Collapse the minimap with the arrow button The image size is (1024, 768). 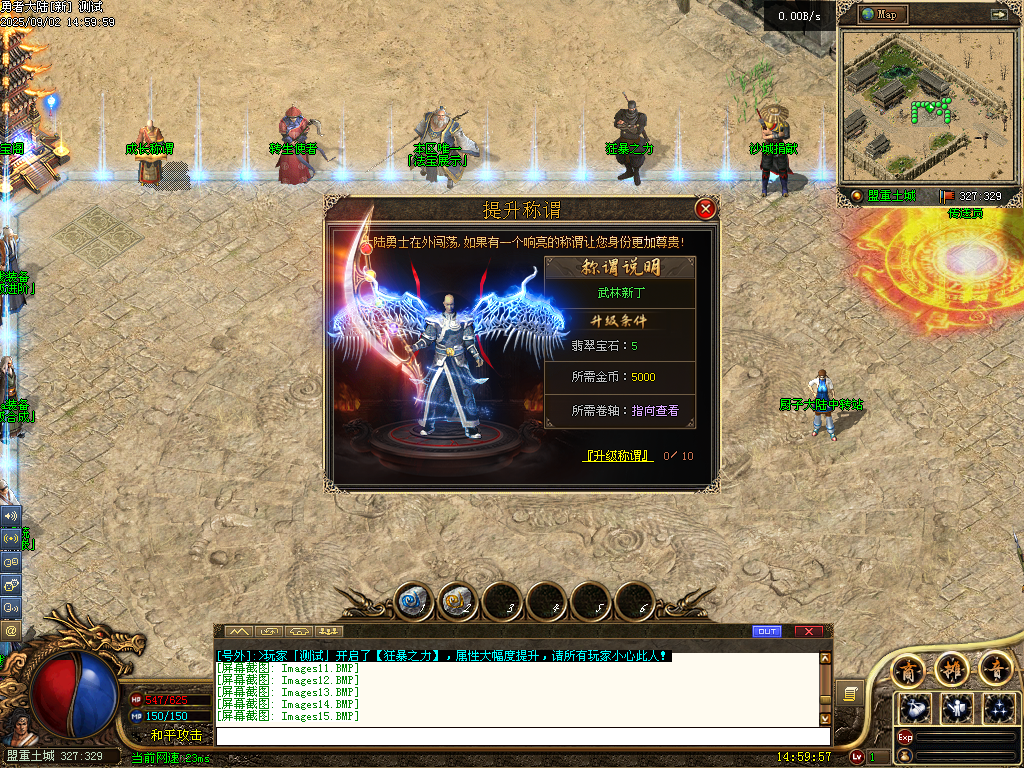998,14
